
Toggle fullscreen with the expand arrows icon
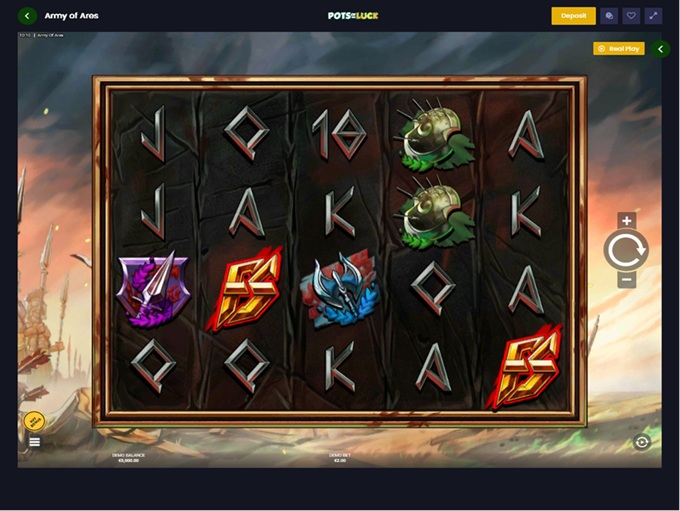coord(653,16)
